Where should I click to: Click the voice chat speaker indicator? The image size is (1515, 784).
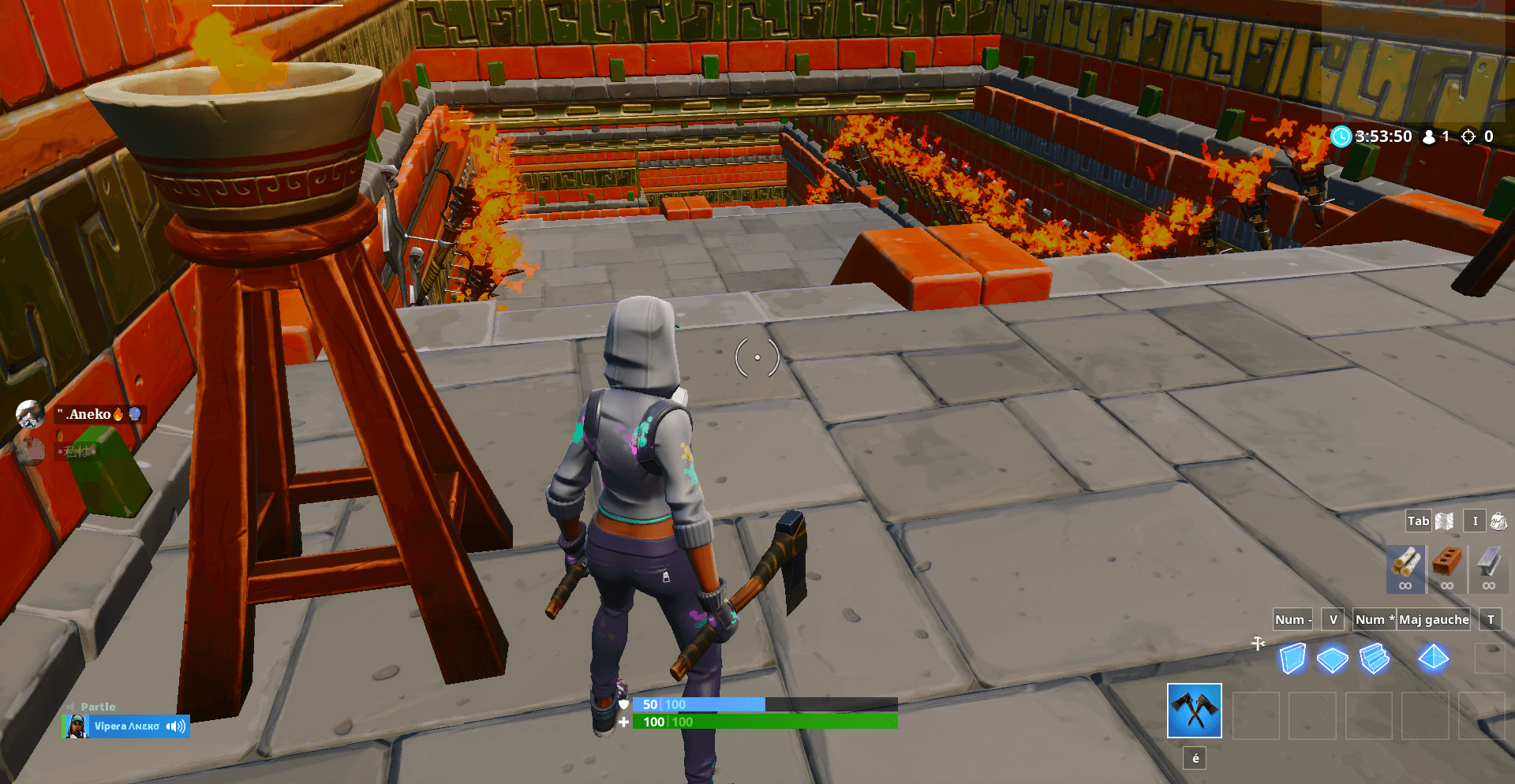[176, 726]
